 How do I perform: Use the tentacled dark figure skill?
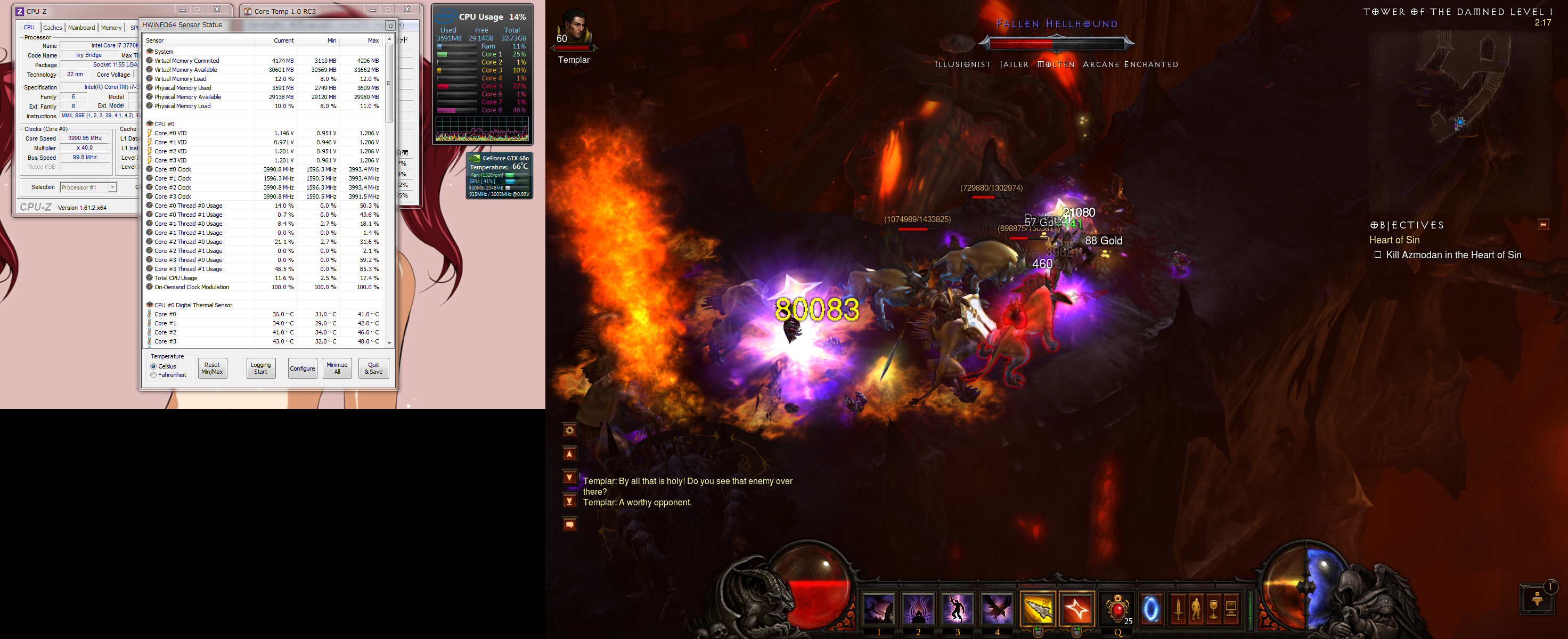pyautogui.click(x=918, y=609)
